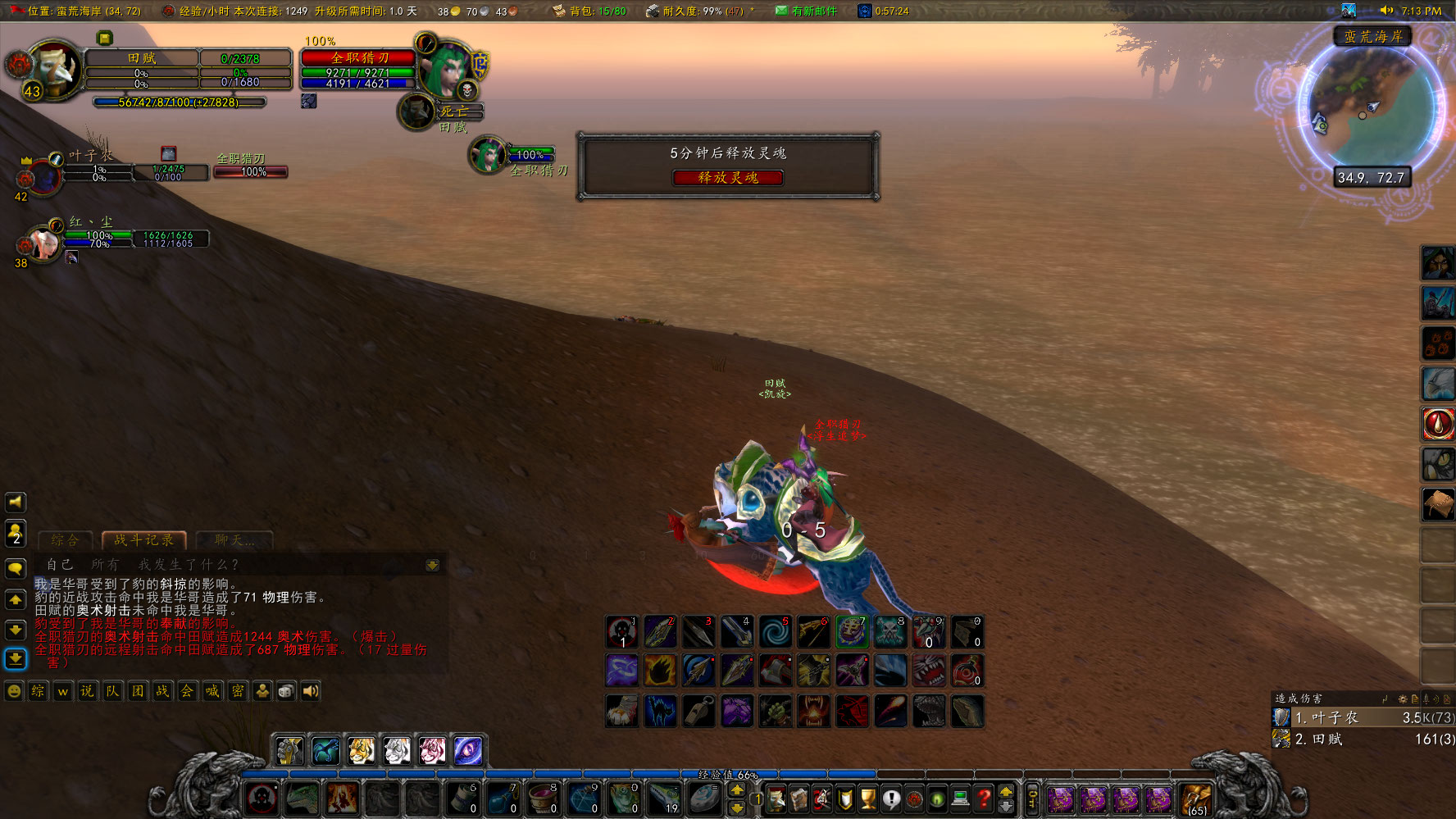Toggle the Dungeon Finder green eye icon
The height and width of the screenshot is (819, 1456).
coord(936,799)
